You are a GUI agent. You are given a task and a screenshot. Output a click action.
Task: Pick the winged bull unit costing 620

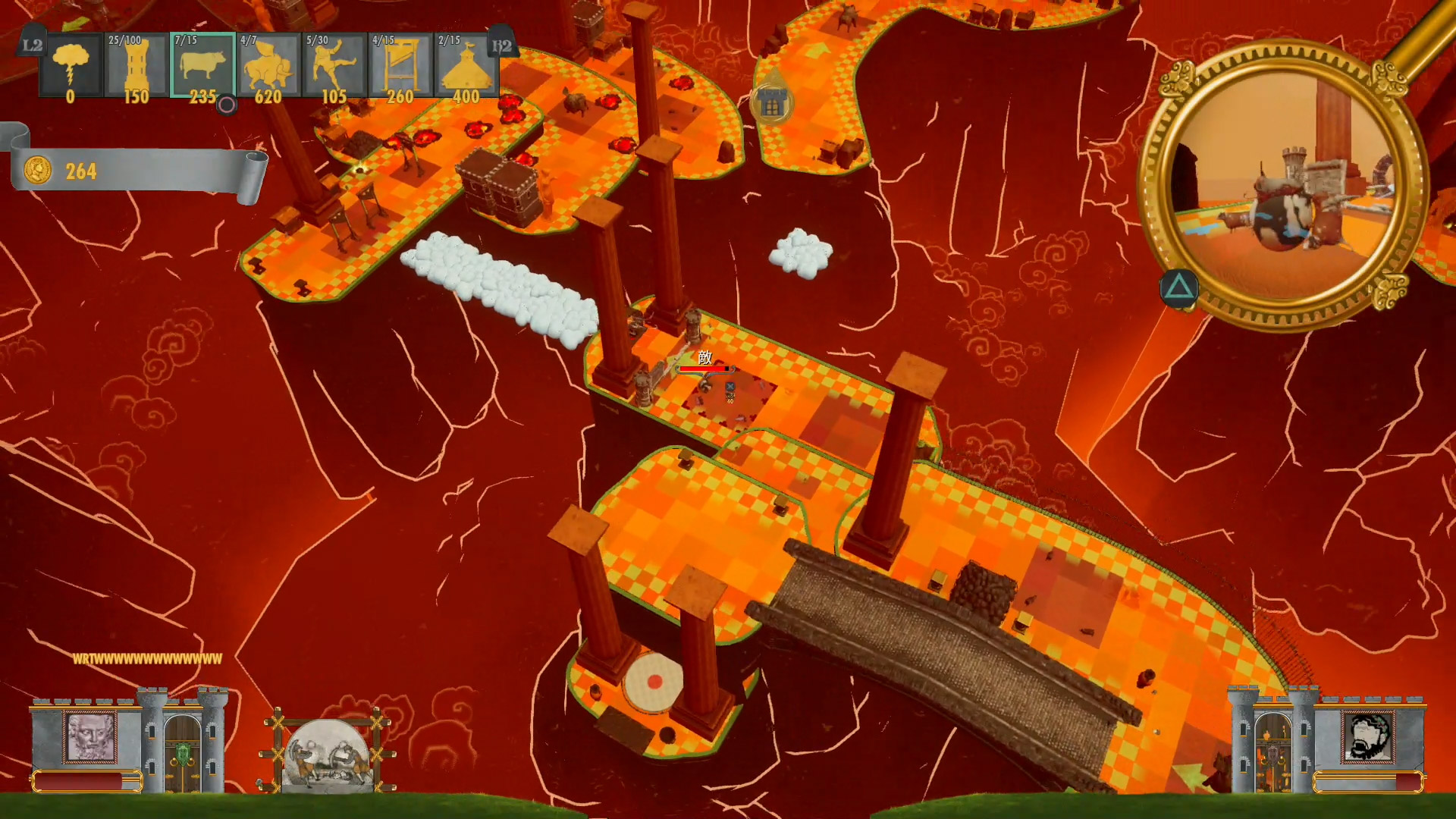pos(268,67)
